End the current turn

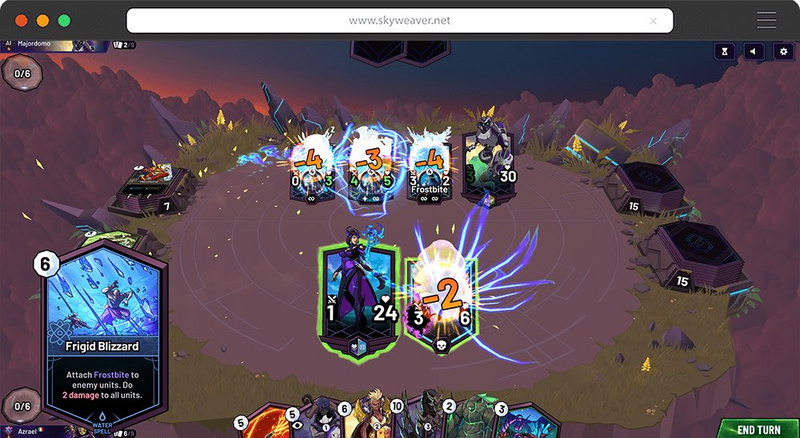tap(758, 428)
